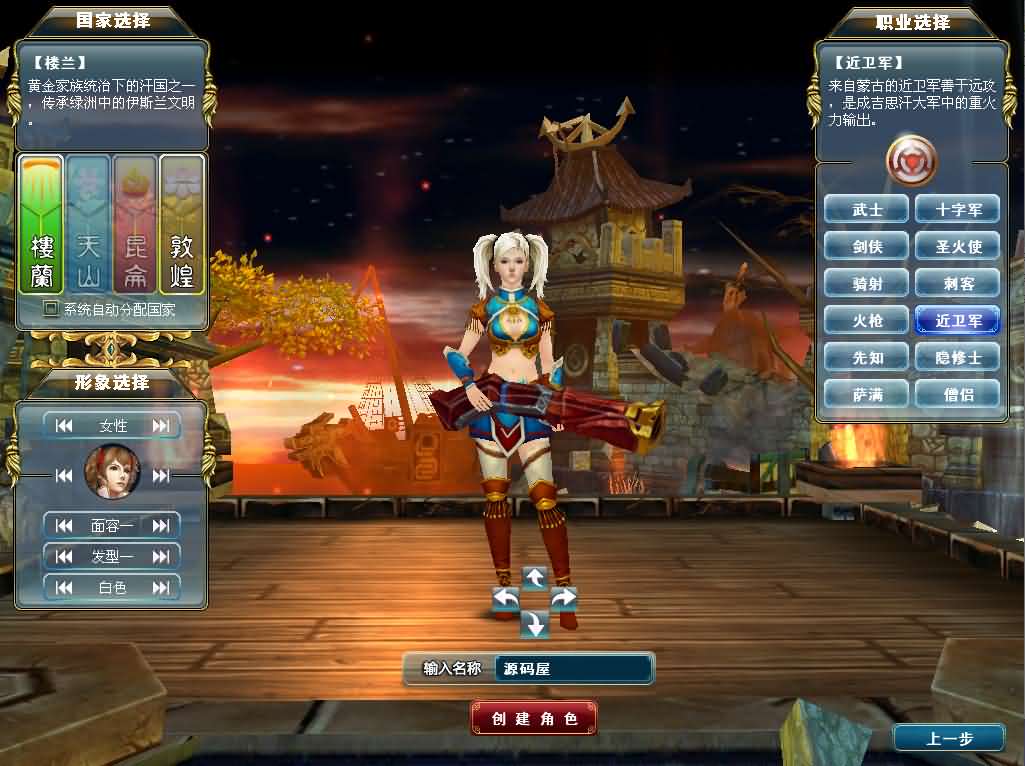Pick the 昆仑 nation banner
The height and width of the screenshot is (766, 1025).
coord(135,225)
